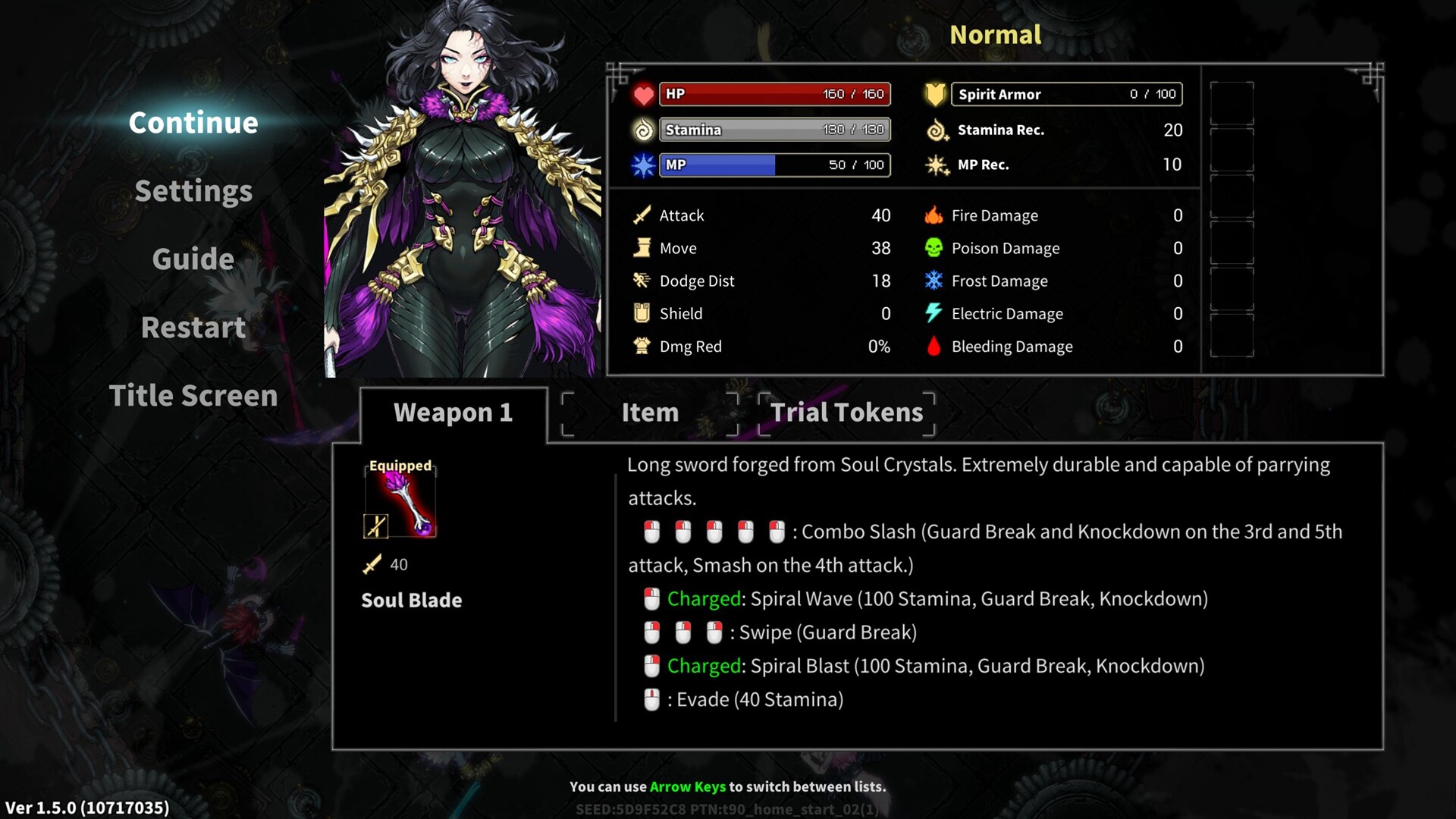The width and height of the screenshot is (1456, 819).
Task: Click the Bleeding Damage blood drop icon
Action: click(x=934, y=347)
